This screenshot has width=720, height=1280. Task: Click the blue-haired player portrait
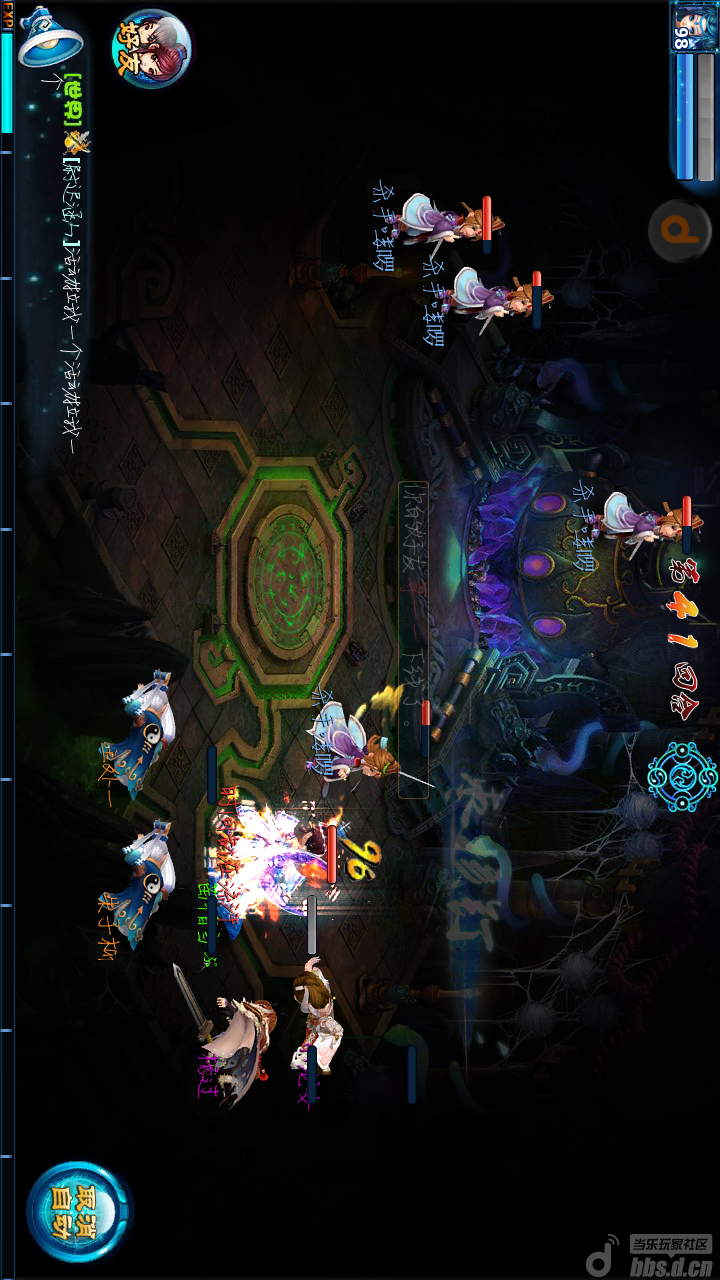coord(692,27)
